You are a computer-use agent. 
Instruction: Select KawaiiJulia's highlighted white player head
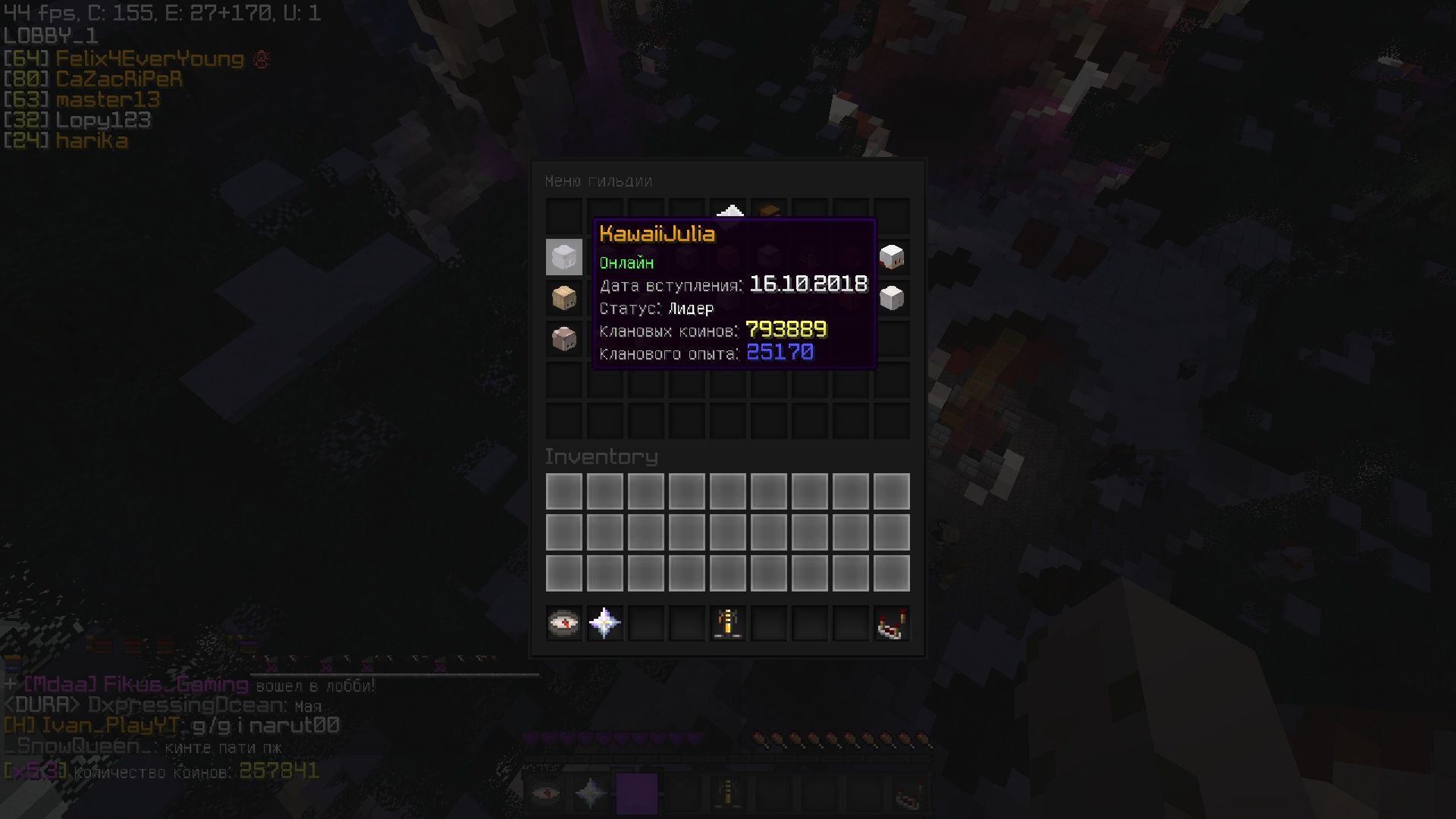[x=563, y=257]
